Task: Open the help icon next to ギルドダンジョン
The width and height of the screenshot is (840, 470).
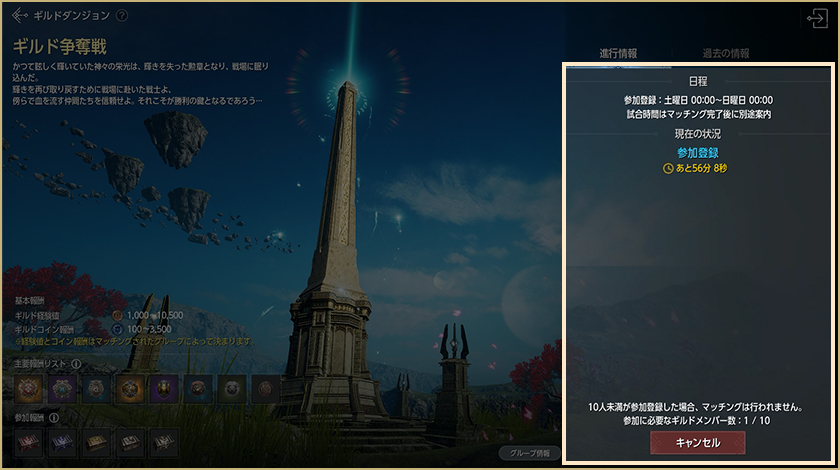Action: (122, 16)
